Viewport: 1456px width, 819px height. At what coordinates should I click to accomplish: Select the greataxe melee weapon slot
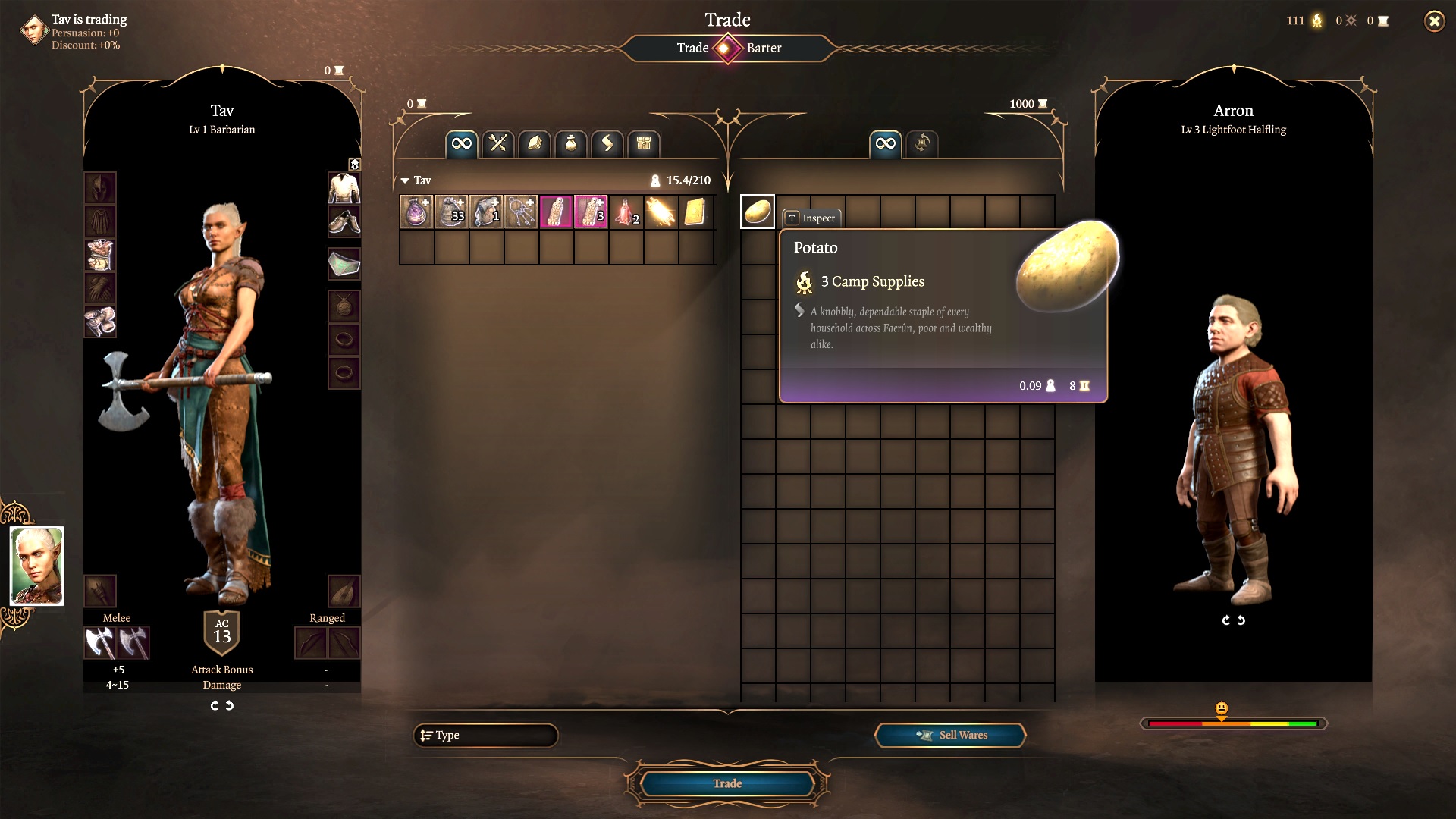tap(99, 643)
